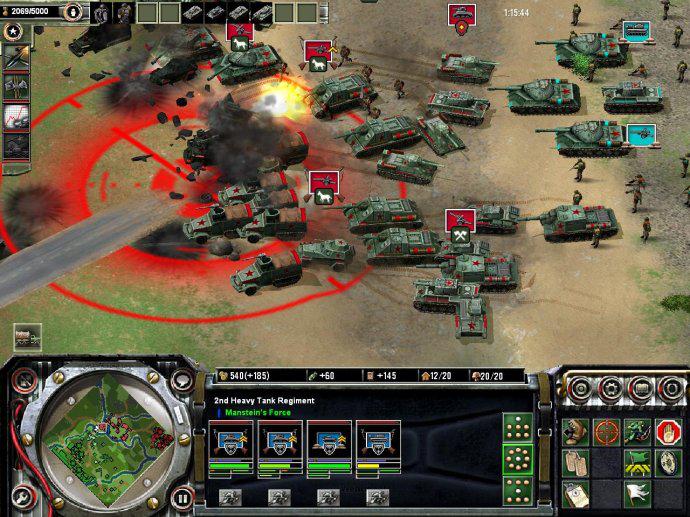Select the first infantry squad in top bar
Screen dimensions: 690x517
101,13
